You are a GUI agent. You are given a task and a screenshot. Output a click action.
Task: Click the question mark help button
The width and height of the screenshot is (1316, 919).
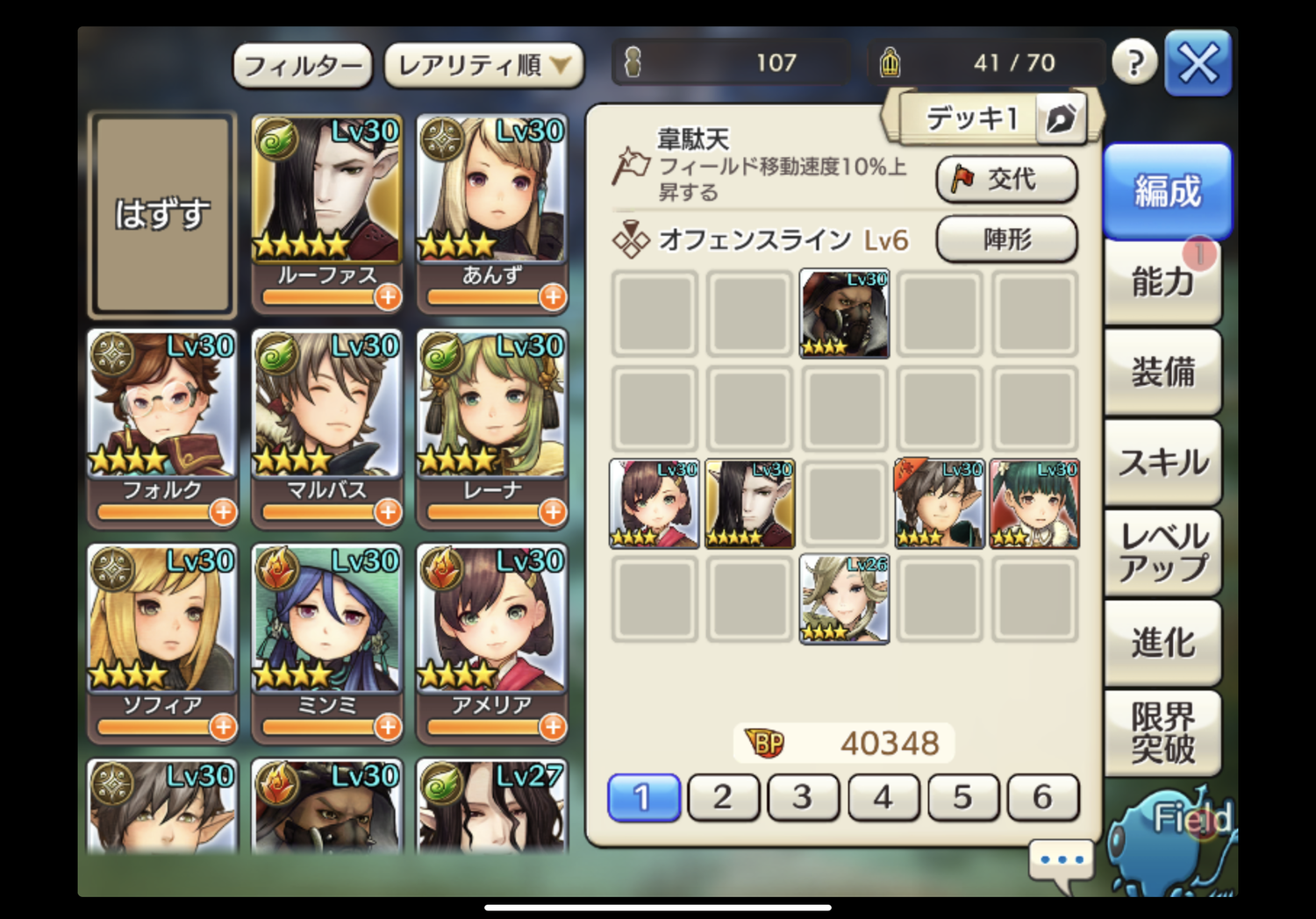coord(1134,63)
